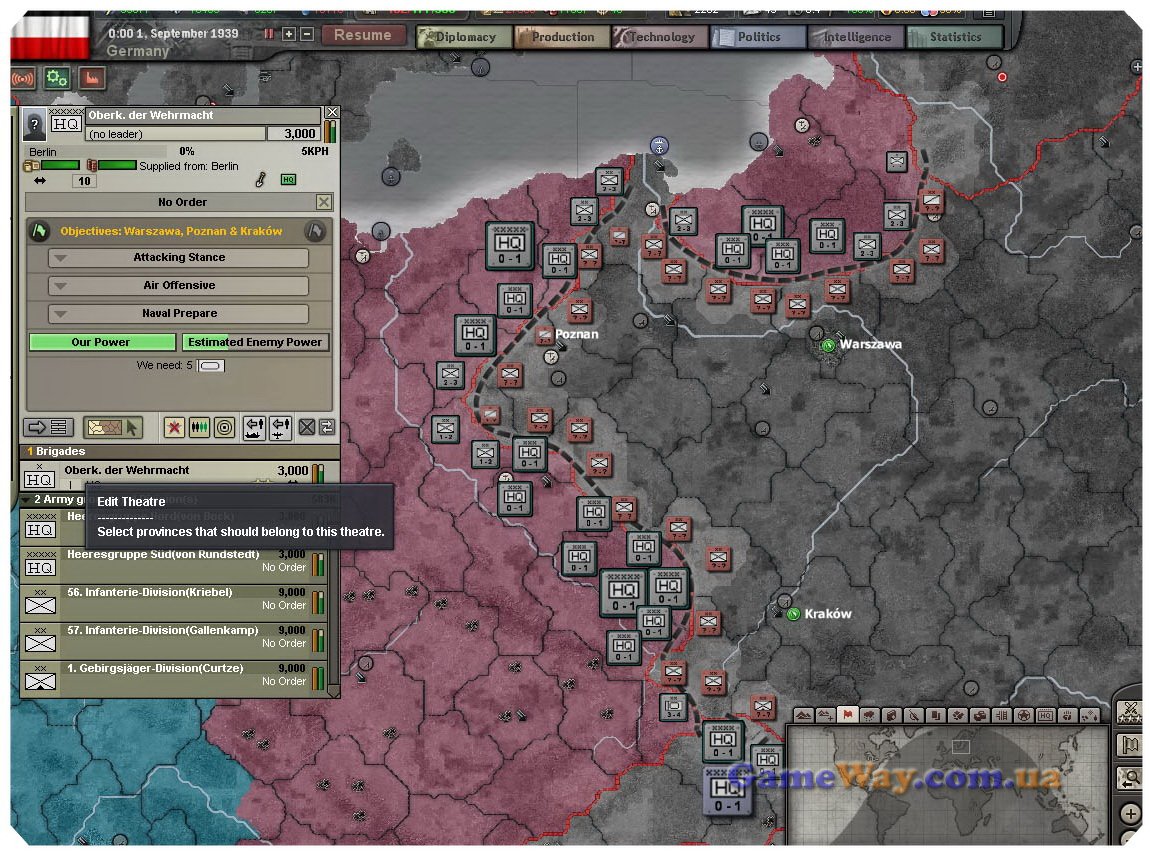1150x855 pixels.
Task: Decrease game speed with the minus button
Action: [307, 34]
